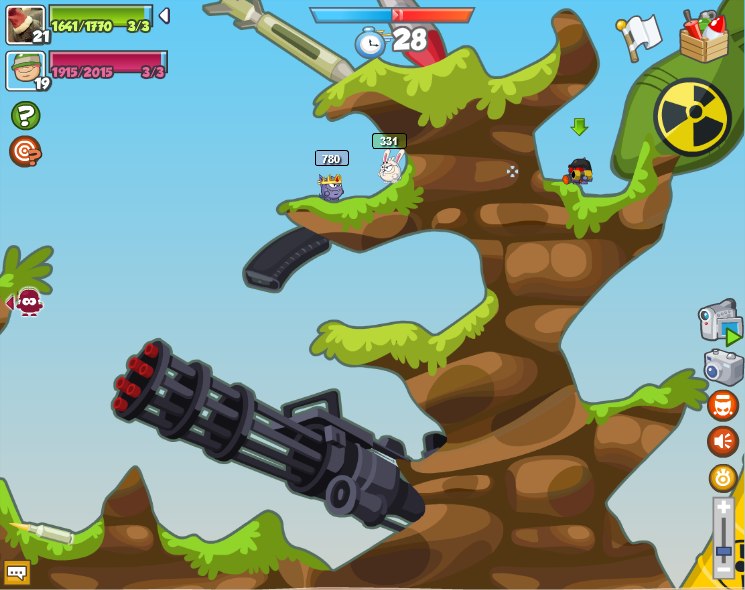Image resolution: width=745 pixels, height=590 pixels.
Task: Zoom in with the plus button
Action: coord(723,508)
